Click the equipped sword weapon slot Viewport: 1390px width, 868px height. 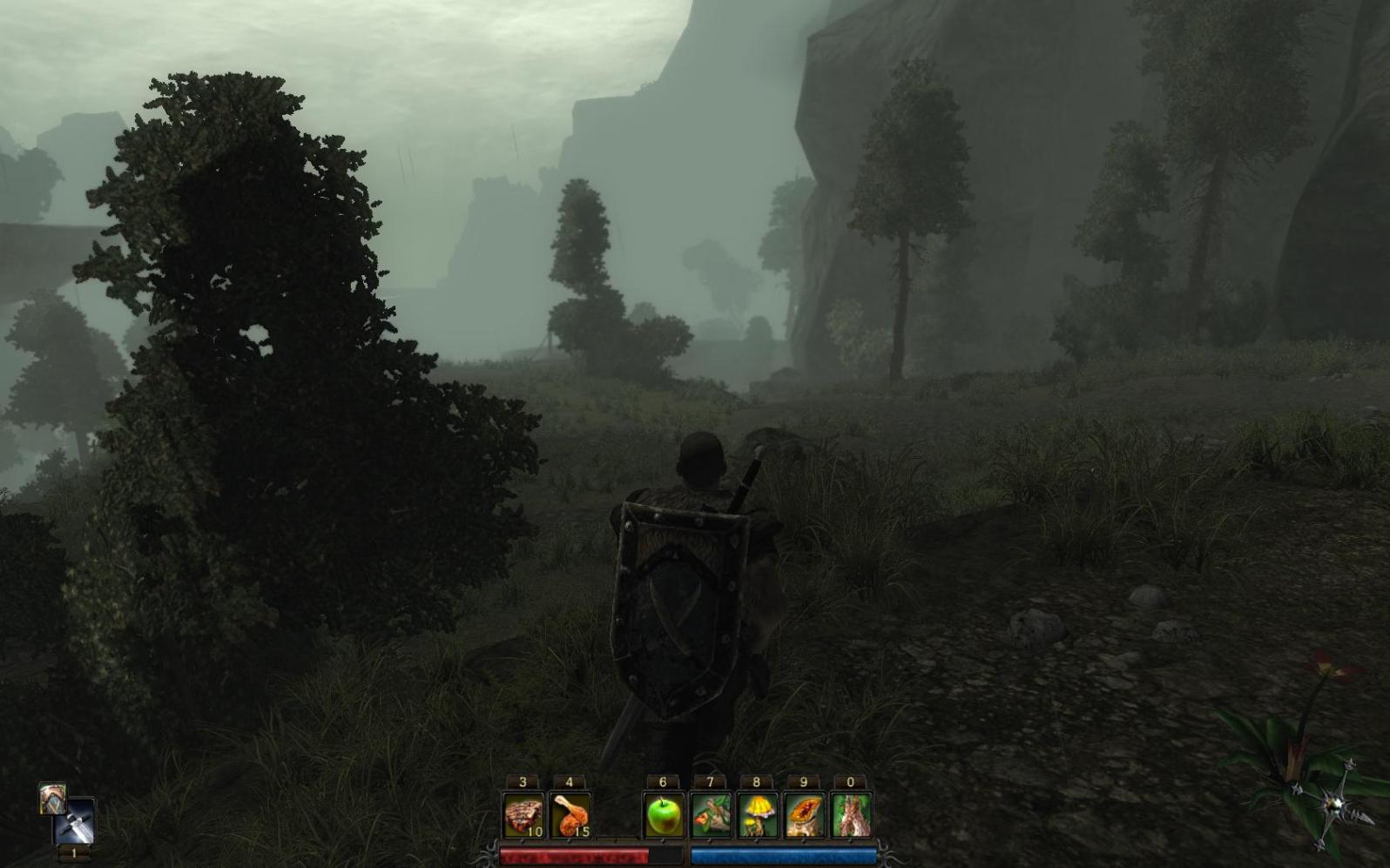75,823
